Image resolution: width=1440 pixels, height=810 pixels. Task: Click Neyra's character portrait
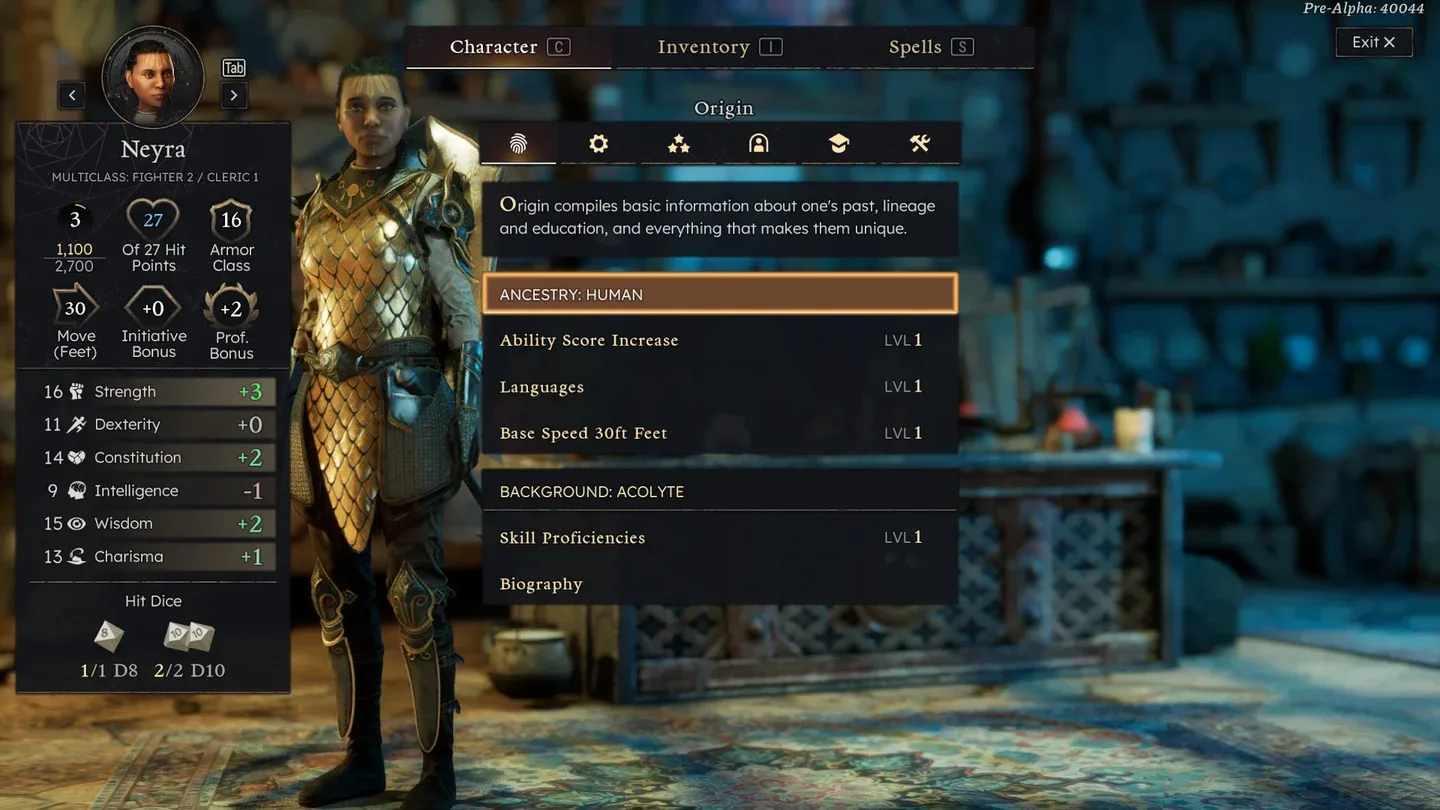point(152,76)
